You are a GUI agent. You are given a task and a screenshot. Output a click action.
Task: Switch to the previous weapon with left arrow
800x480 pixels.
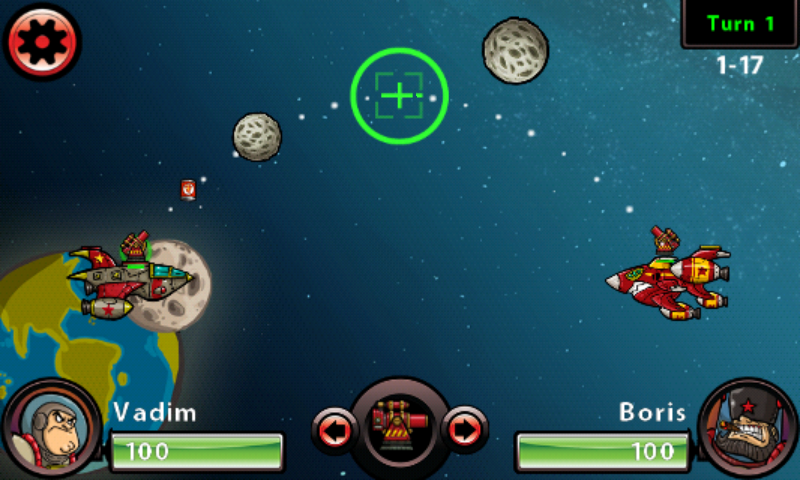[x=334, y=431]
